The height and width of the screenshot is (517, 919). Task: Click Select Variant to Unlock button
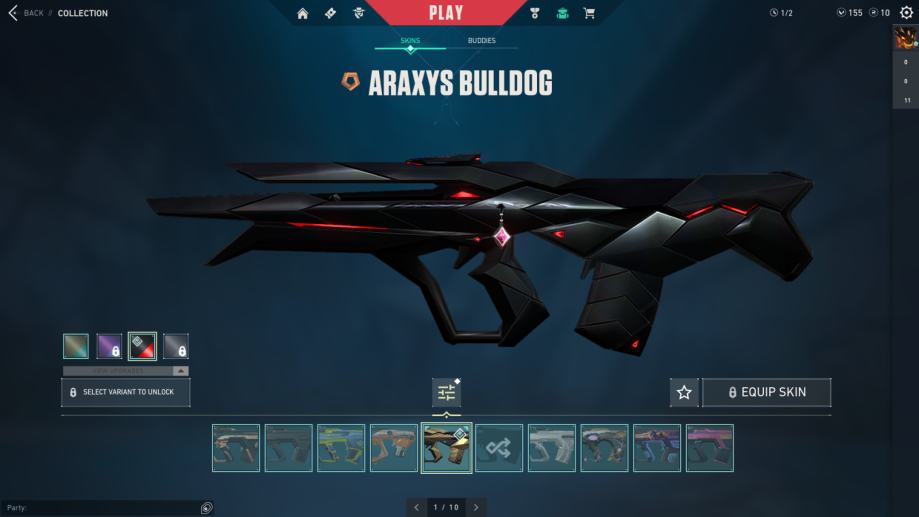(126, 392)
